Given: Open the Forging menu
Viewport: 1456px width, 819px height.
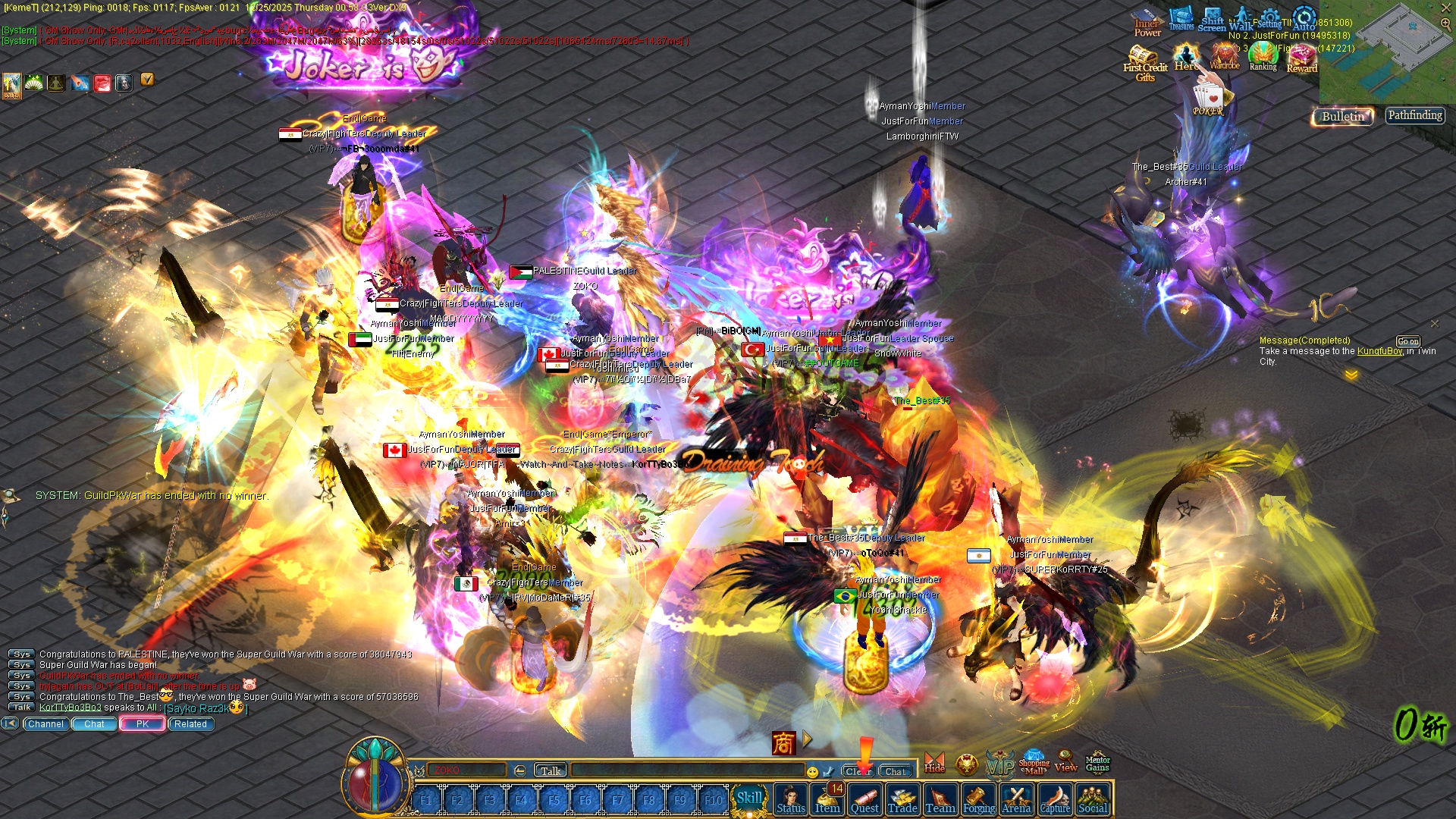Looking at the screenshot, I should point(978,799).
